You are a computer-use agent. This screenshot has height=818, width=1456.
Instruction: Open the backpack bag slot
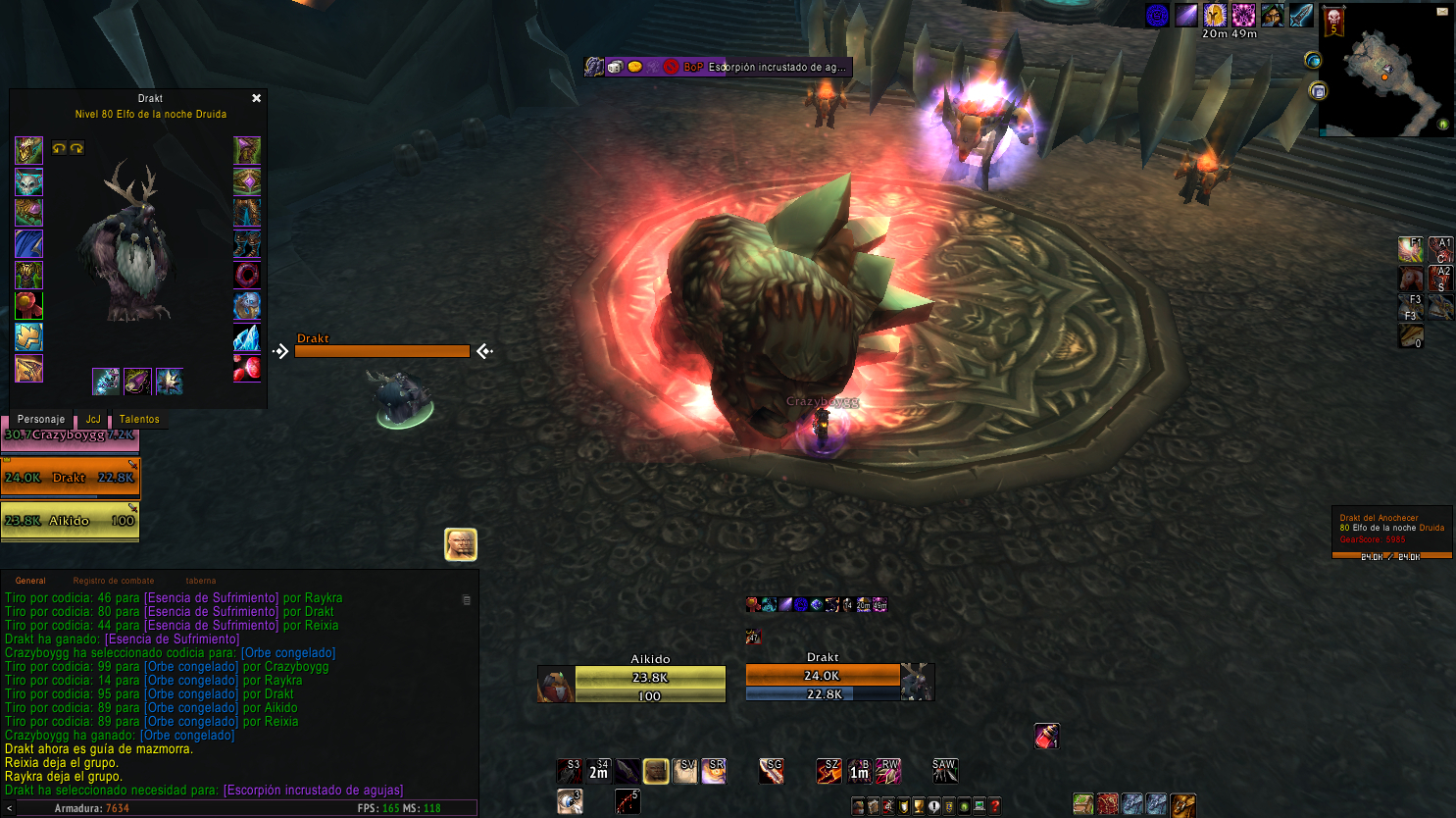[1183, 805]
